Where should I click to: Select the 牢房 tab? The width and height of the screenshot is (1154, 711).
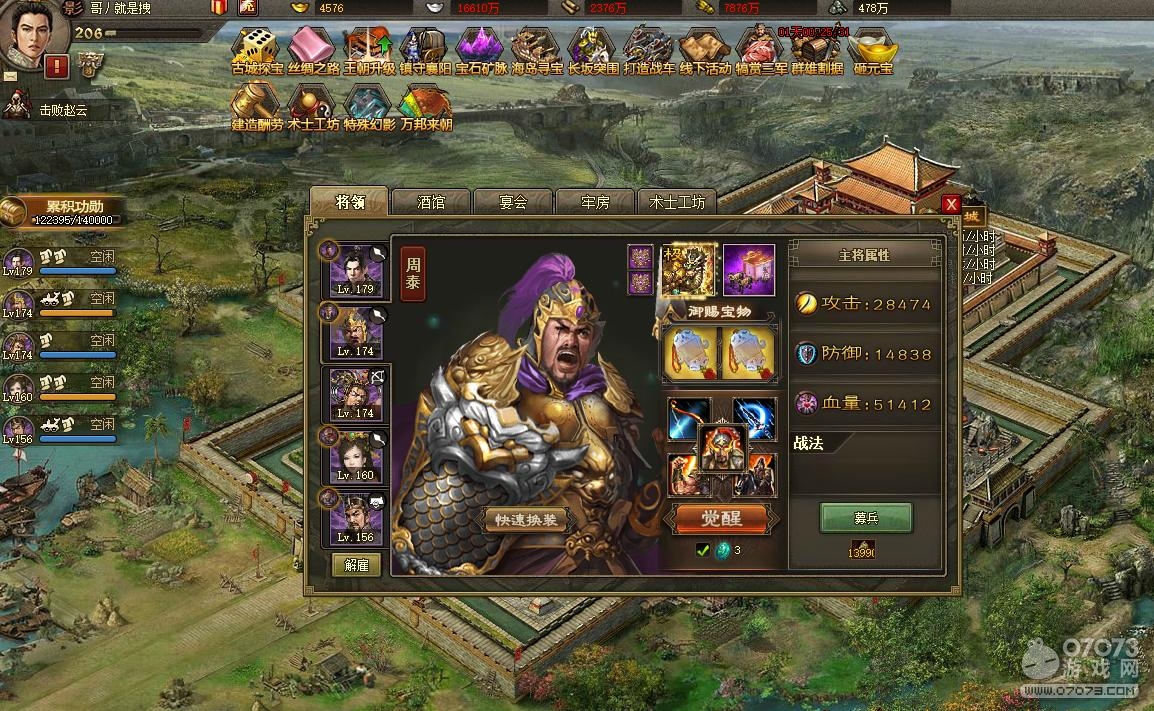point(595,202)
